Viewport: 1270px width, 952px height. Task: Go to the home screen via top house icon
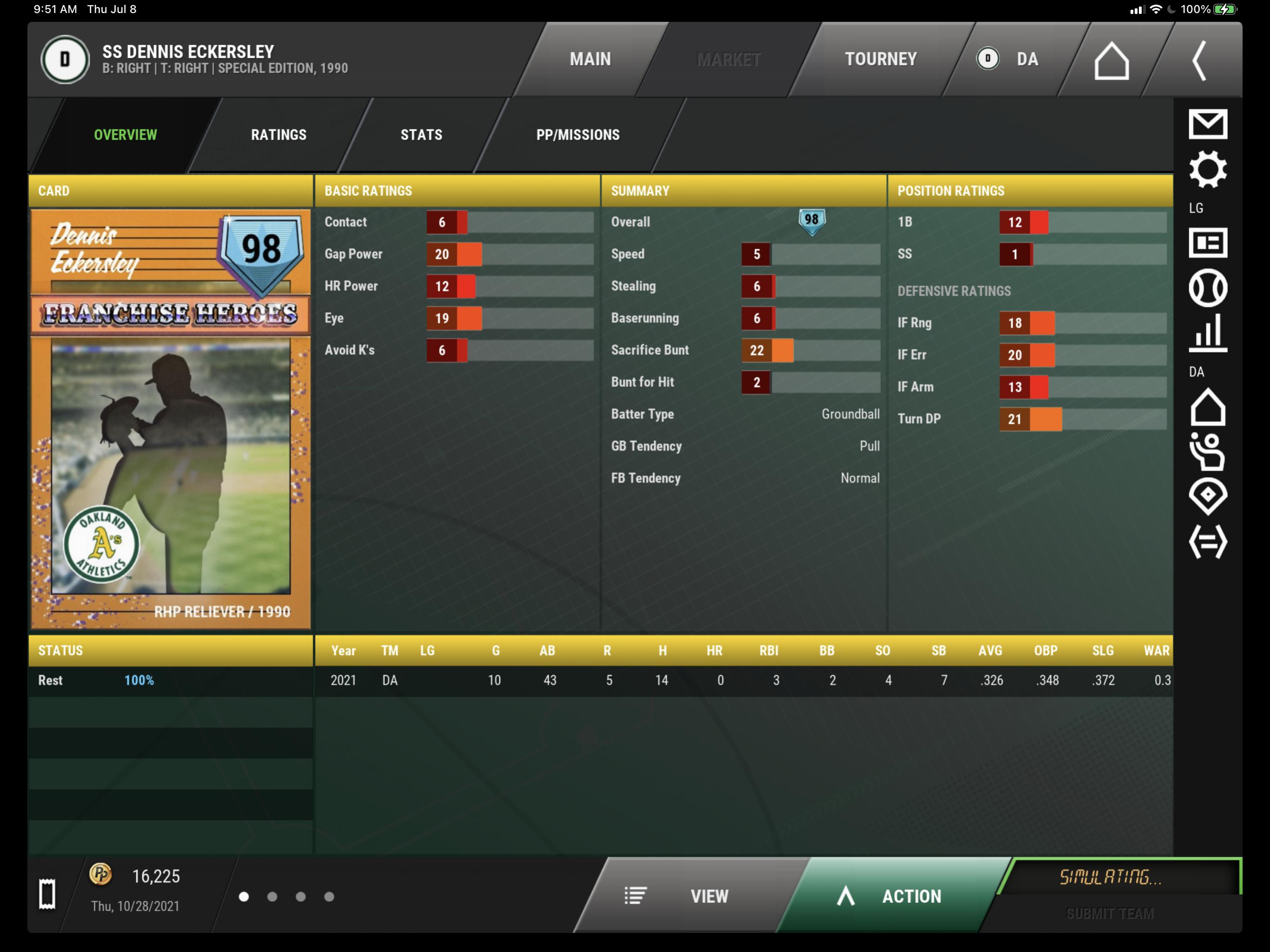point(1111,60)
